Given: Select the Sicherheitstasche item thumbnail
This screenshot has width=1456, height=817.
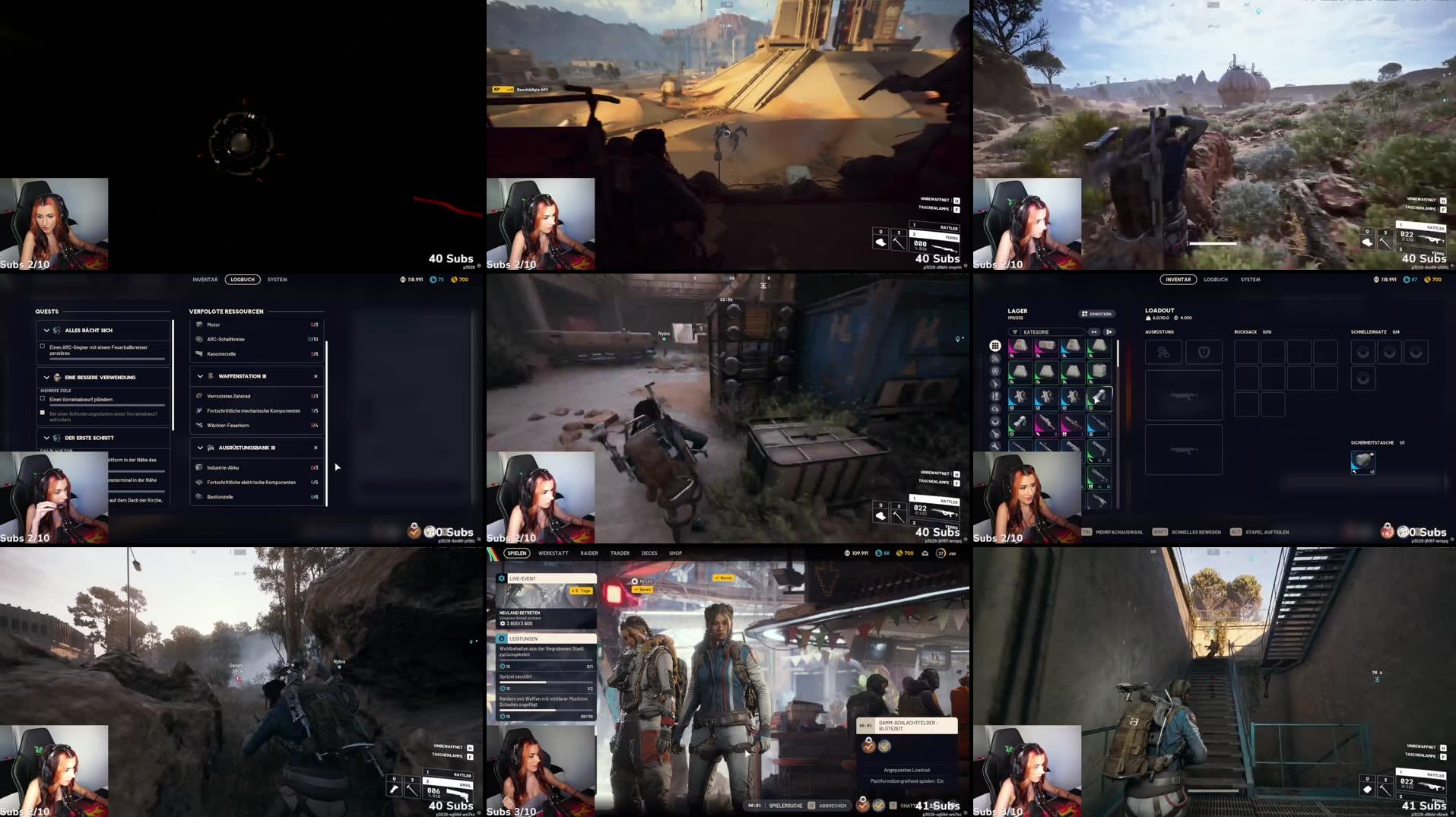Looking at the screenshot, I should (1362, 461).
